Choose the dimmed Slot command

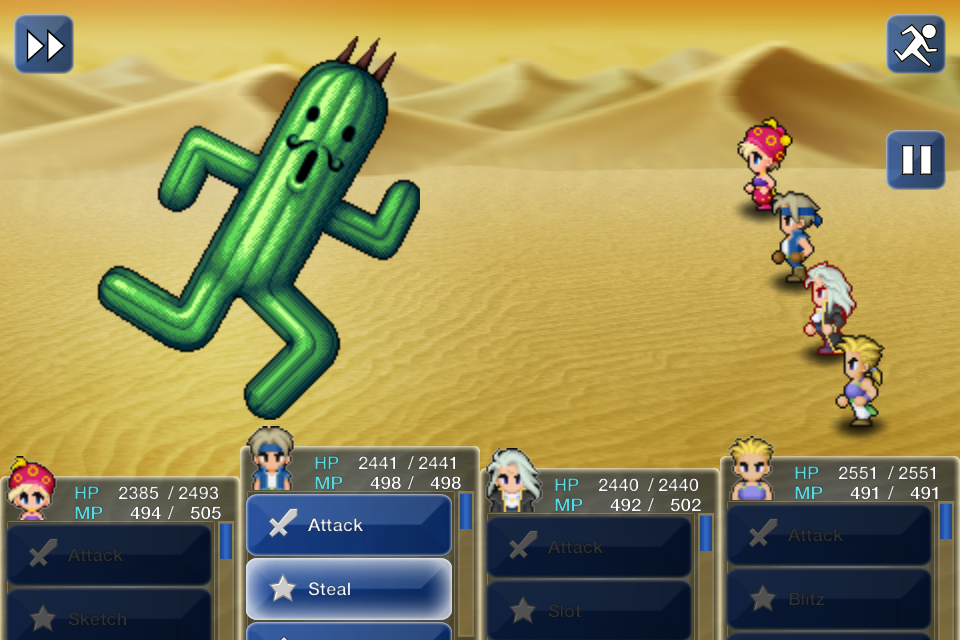pyautogui.click(x=588, y=610)
